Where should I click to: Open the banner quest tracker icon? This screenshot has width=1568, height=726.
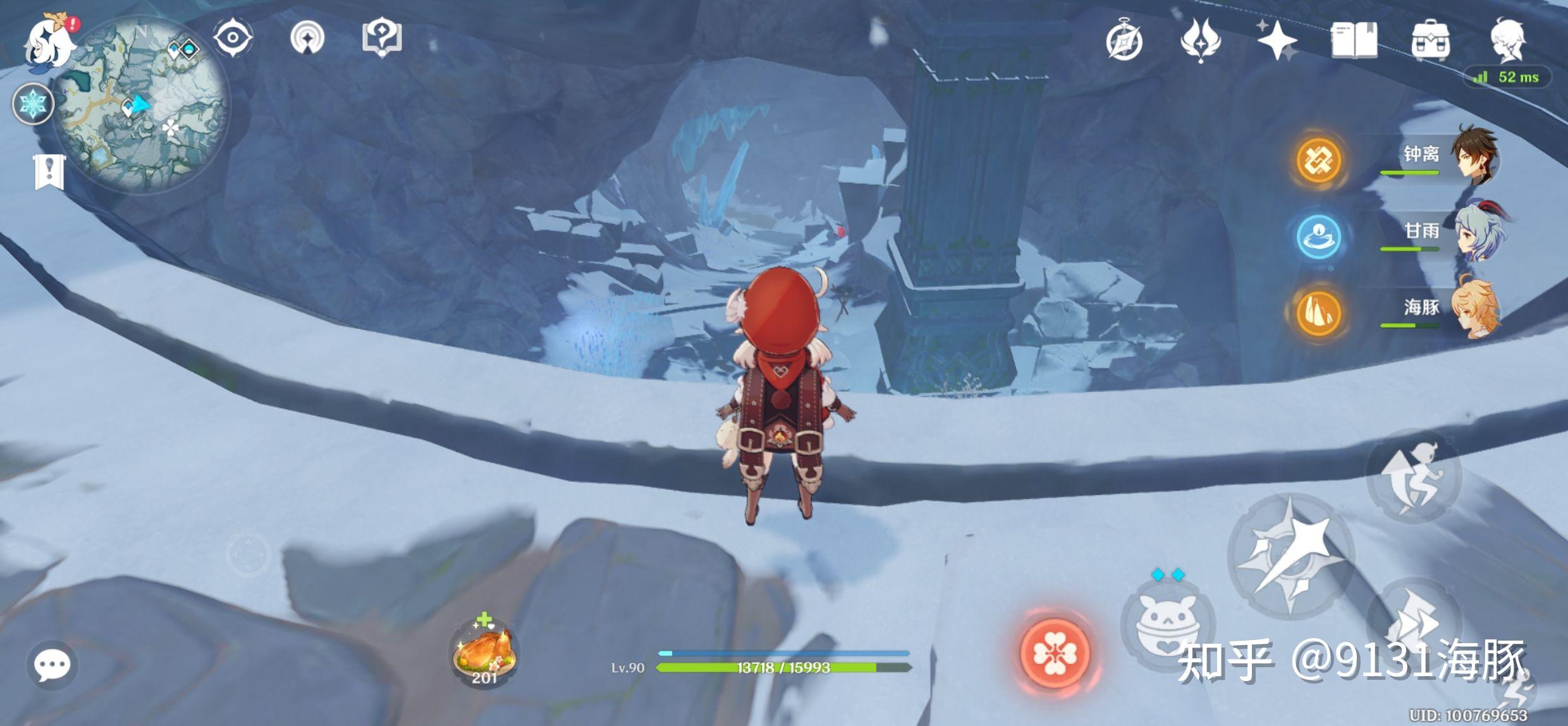click(x=49, y=172)
